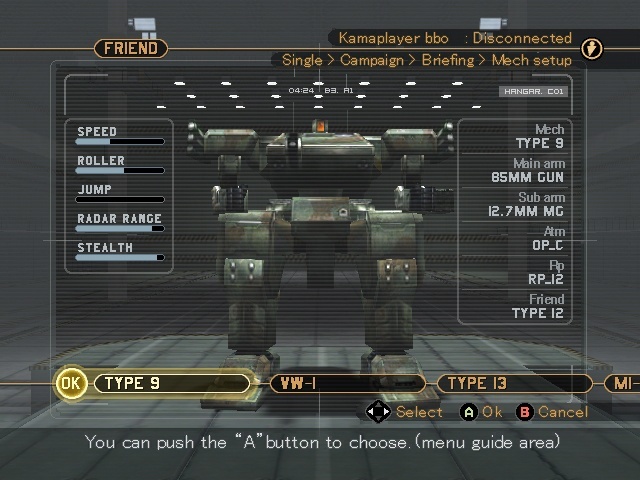Click the round connection status icon
Screen dimensions: 640x480
[x=592, y=49]
